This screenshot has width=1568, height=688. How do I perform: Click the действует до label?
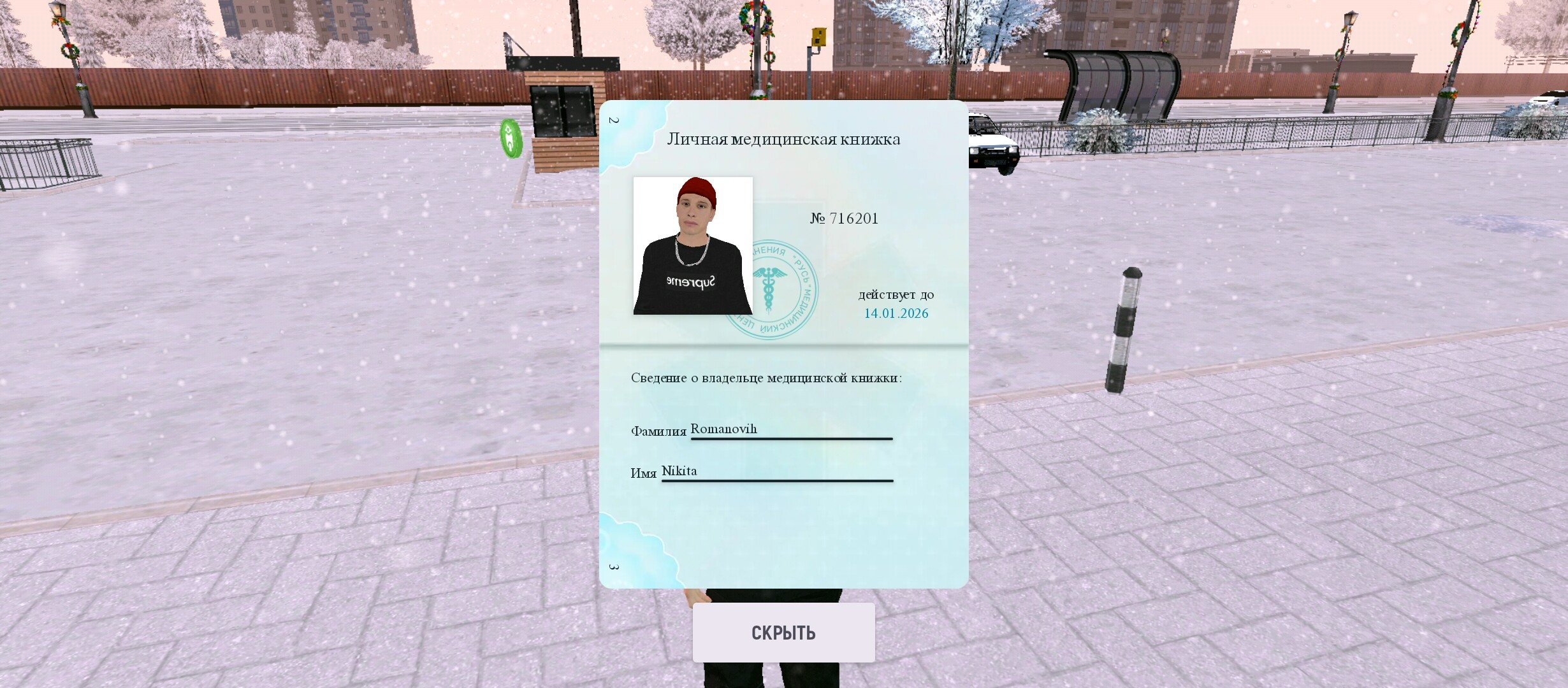pyautogui.click(x=896, y=294)
